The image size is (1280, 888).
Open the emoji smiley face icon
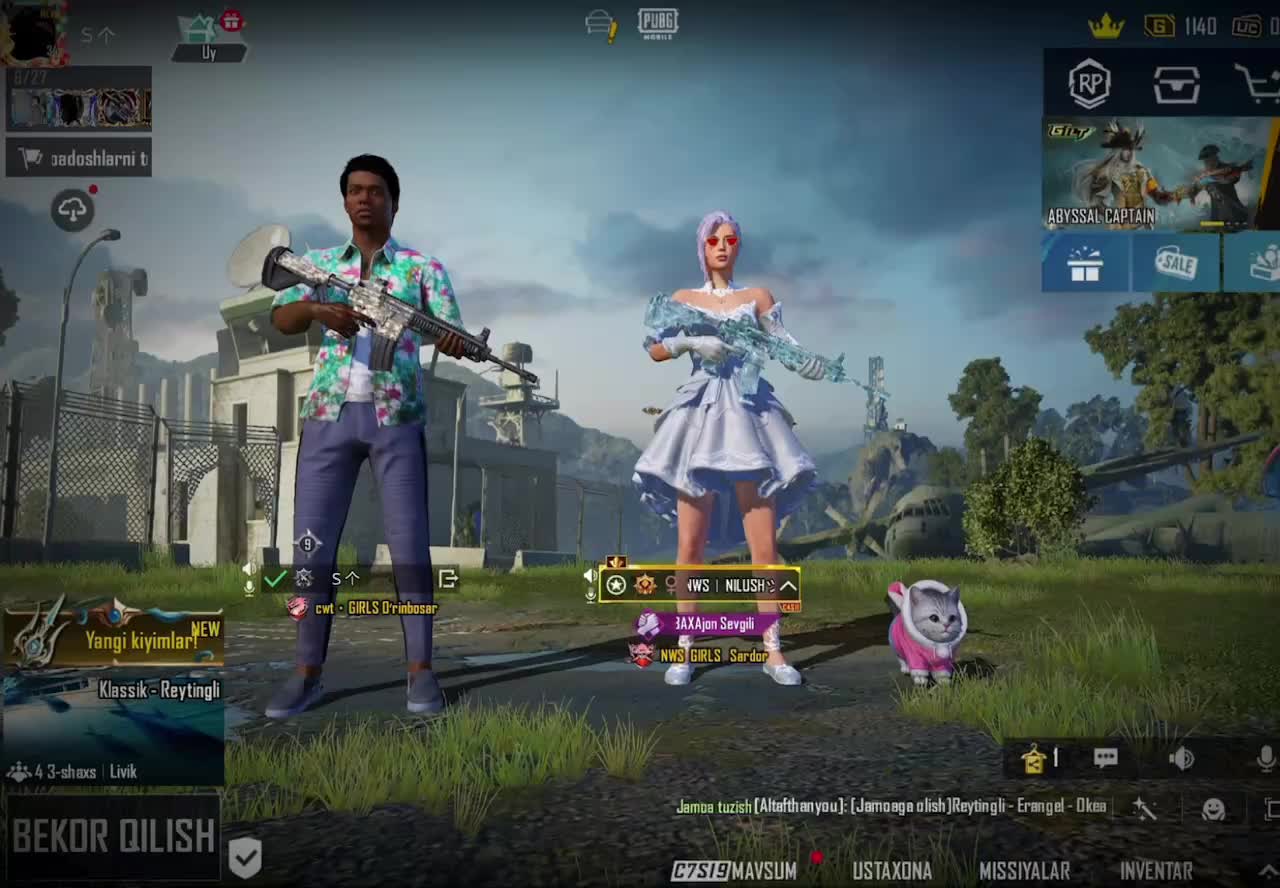[x=1213, y=809]
